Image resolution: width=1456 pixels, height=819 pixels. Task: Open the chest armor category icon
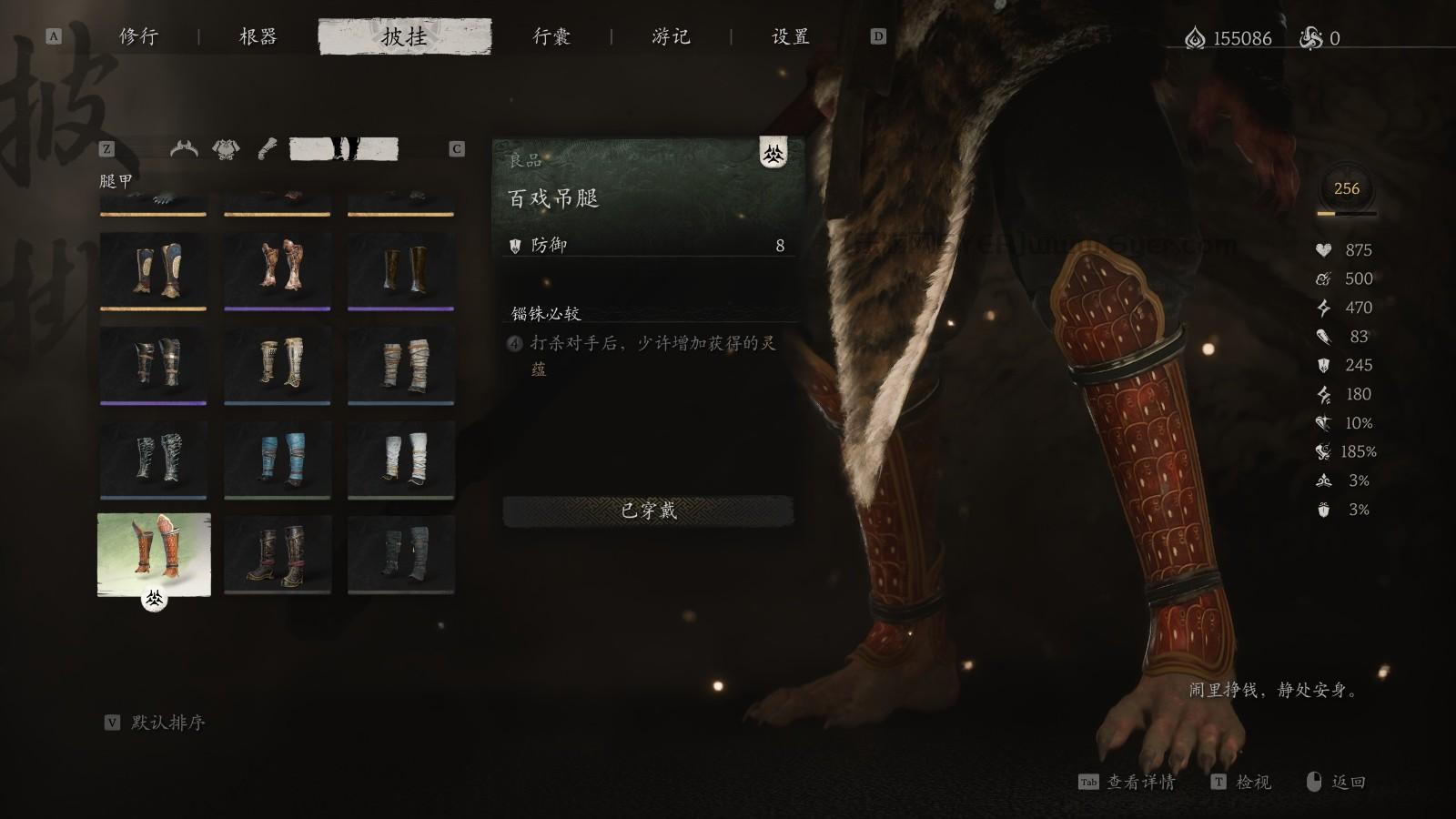(x=225, y=147)
